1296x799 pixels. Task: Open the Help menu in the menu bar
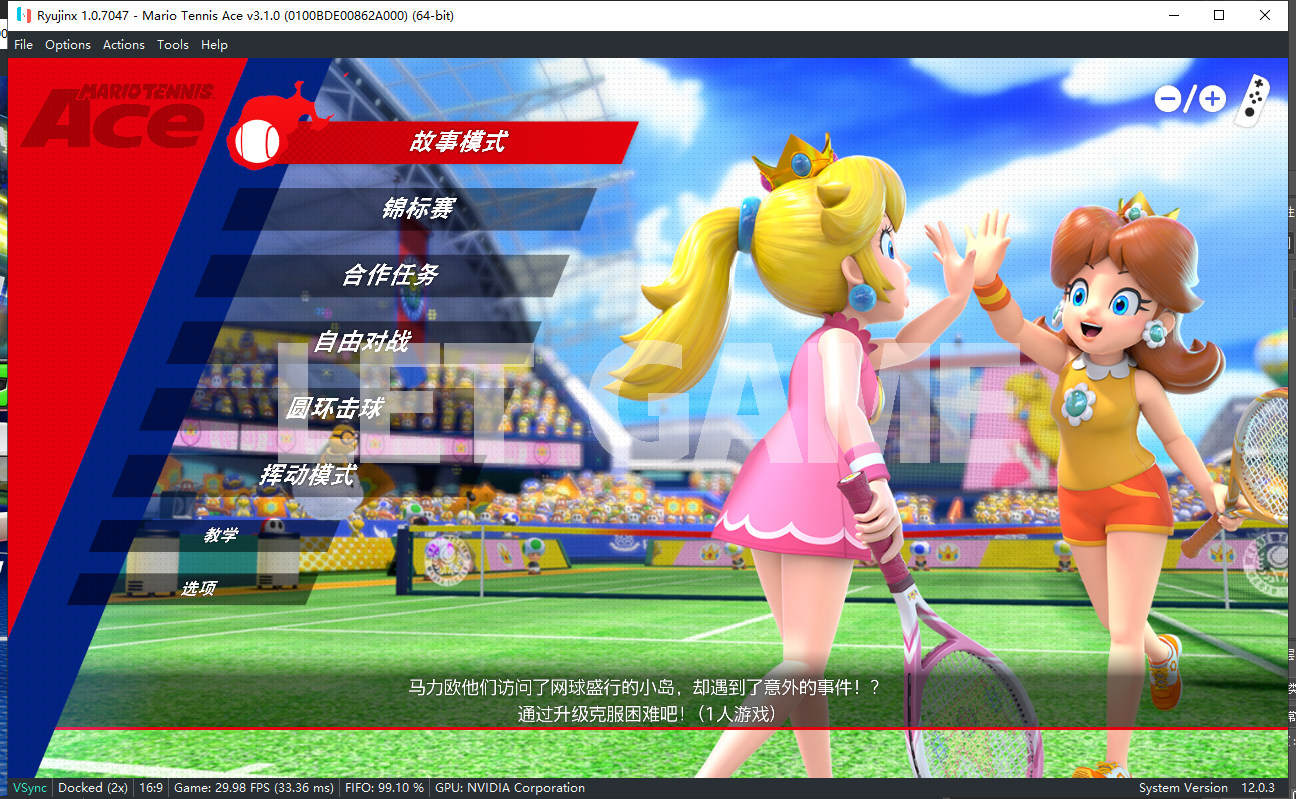(x=214, y=44)
